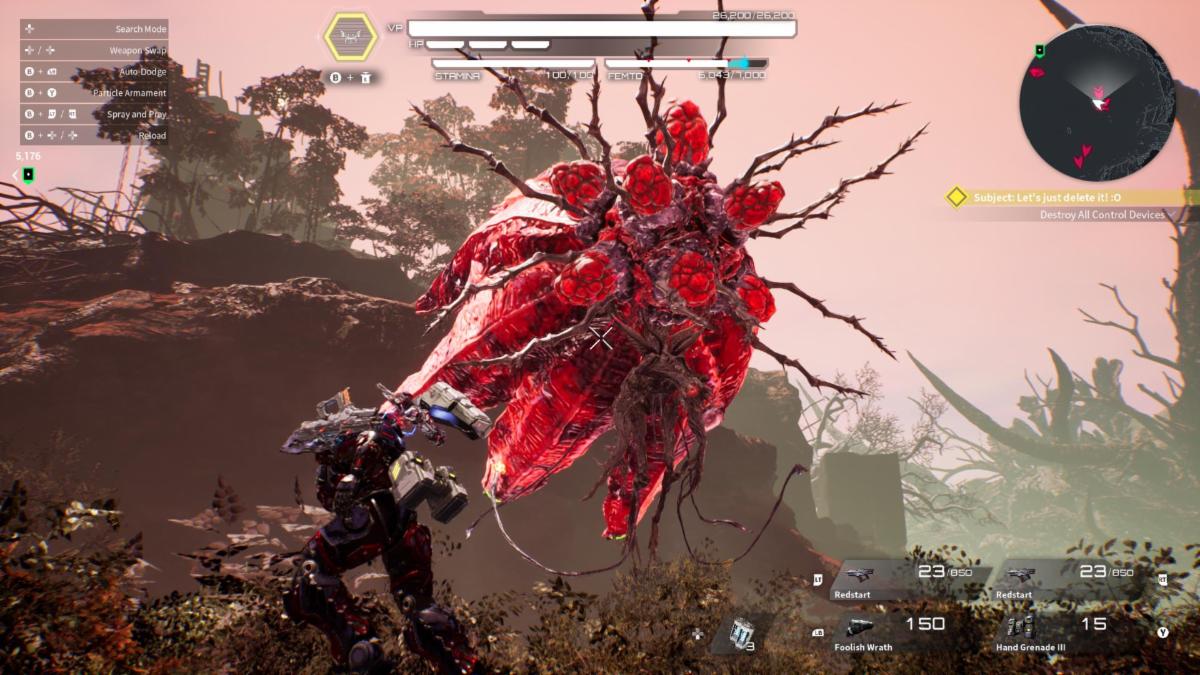Screen dimensions: 1200x675
Task: Click the yellow hexagon Arsenal emblem
Action: pyautogui.click(x=351, y=39)
